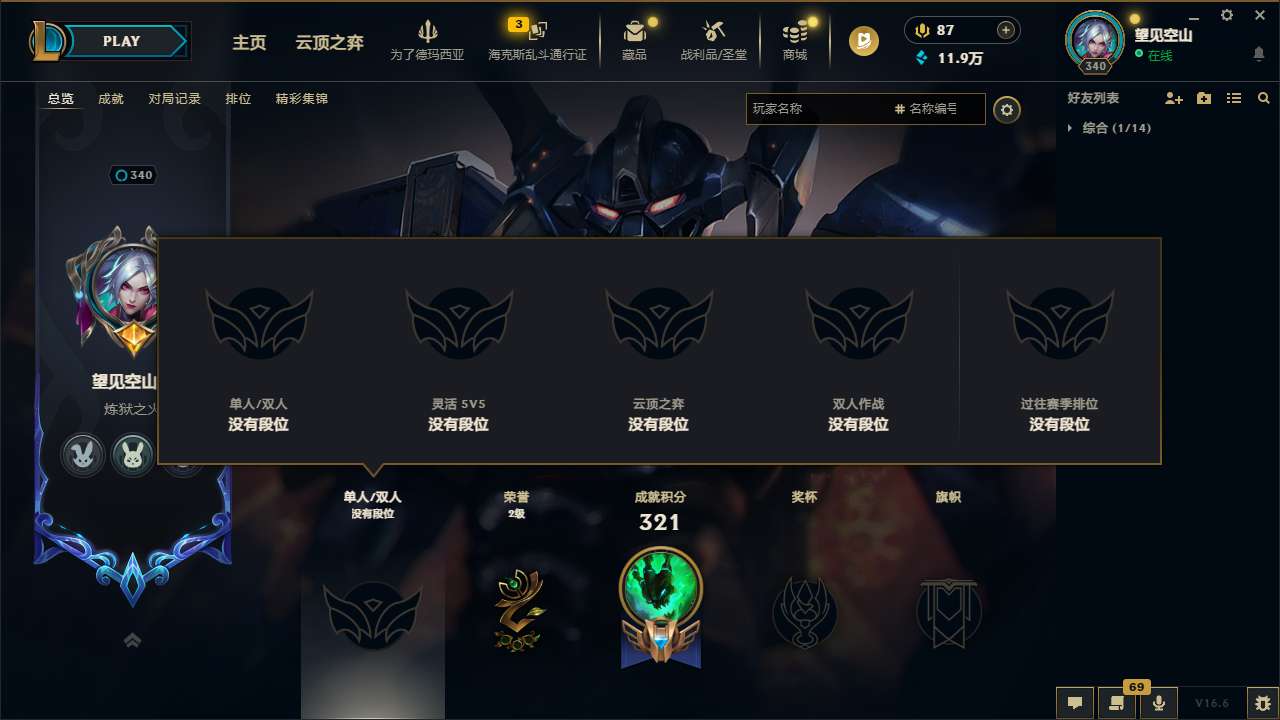Toggle the friend list view options icon
The height and width of the screenshot is (720, 1280).
(1233, 98)
